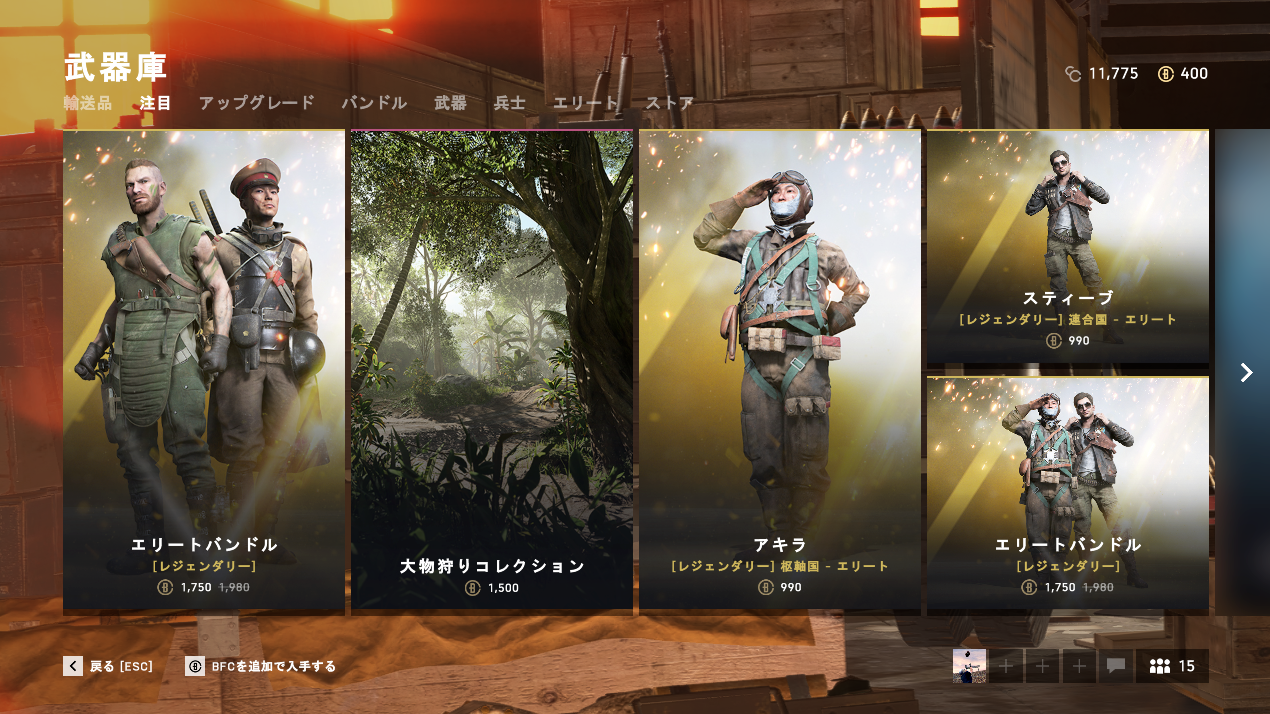Open the エリート tab
Image resolution: width=1270 pixels, height=714 pixels.
585,103
